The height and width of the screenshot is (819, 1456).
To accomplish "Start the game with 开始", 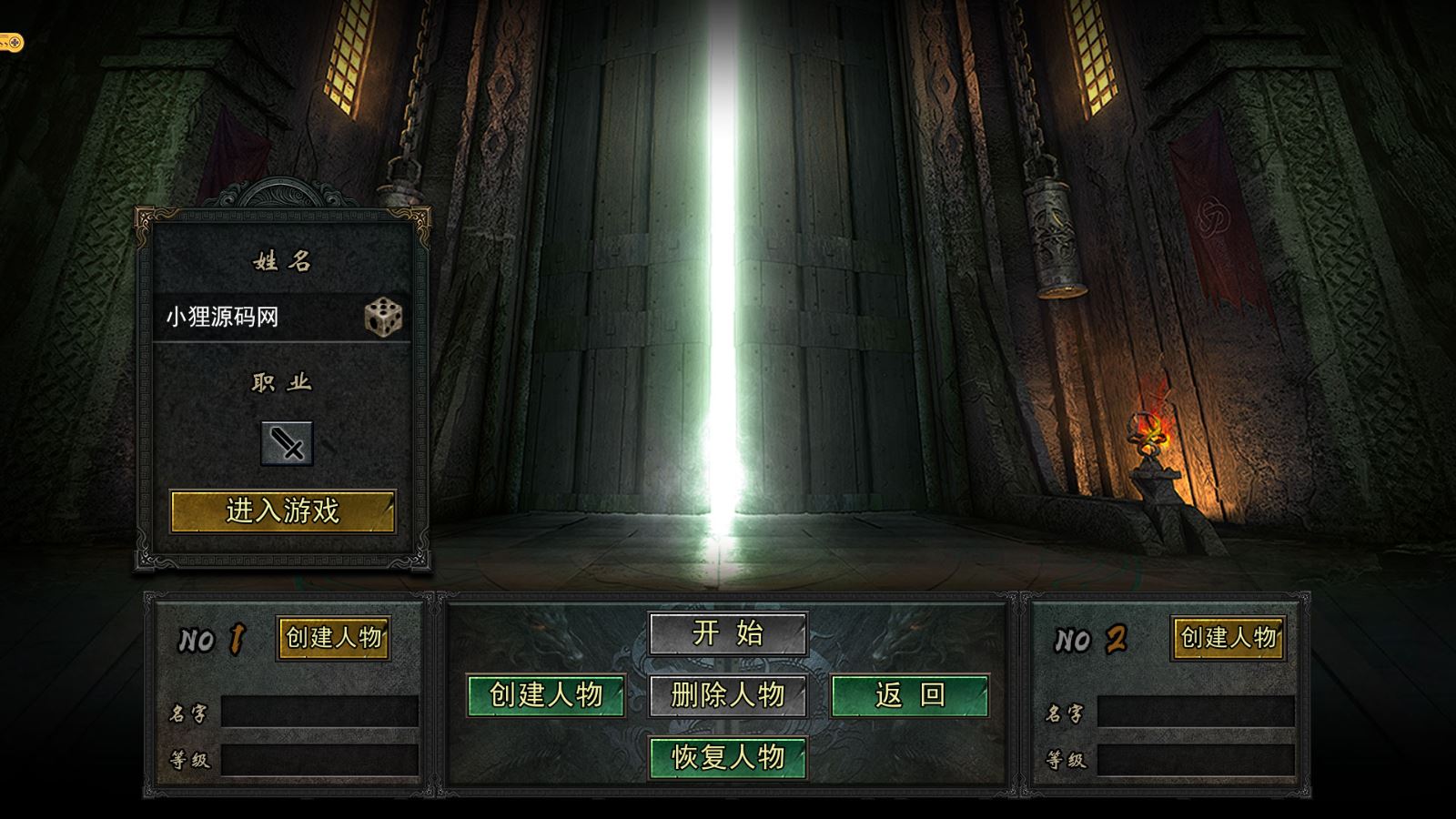I will 728,633.
